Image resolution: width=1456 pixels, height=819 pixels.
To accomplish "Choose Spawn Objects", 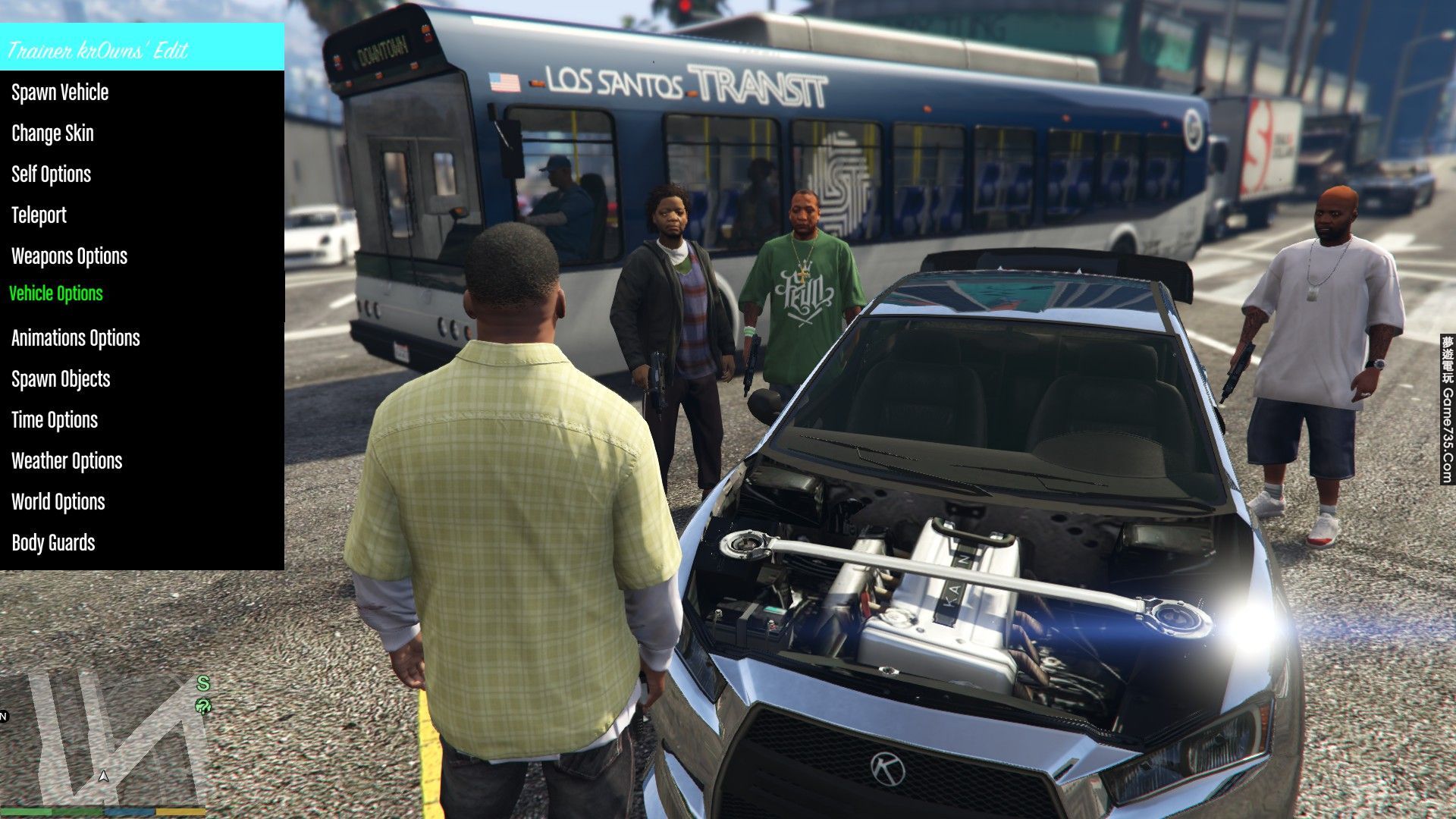I will [61, 379].
